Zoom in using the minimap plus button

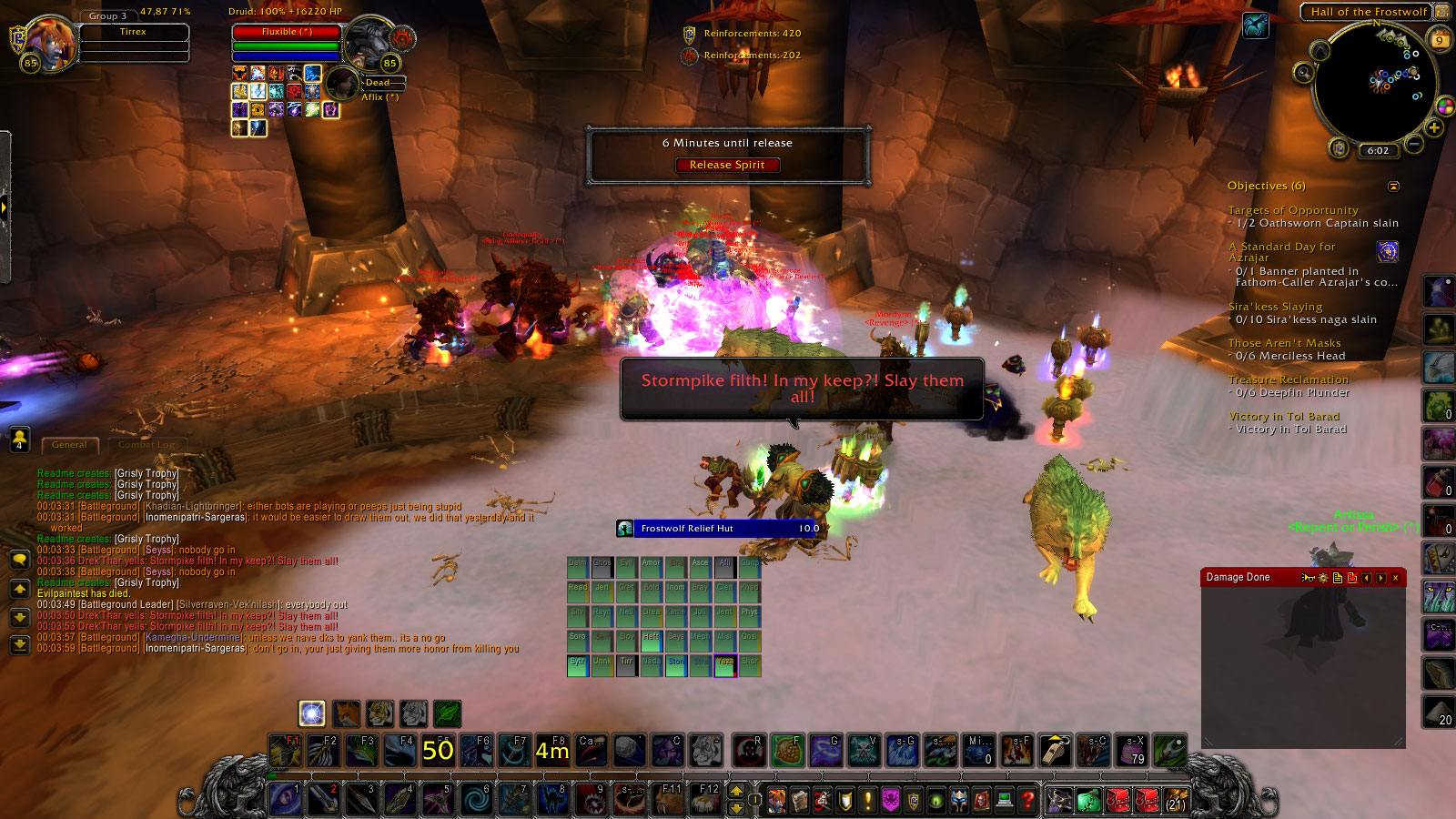click(1434, 127)
